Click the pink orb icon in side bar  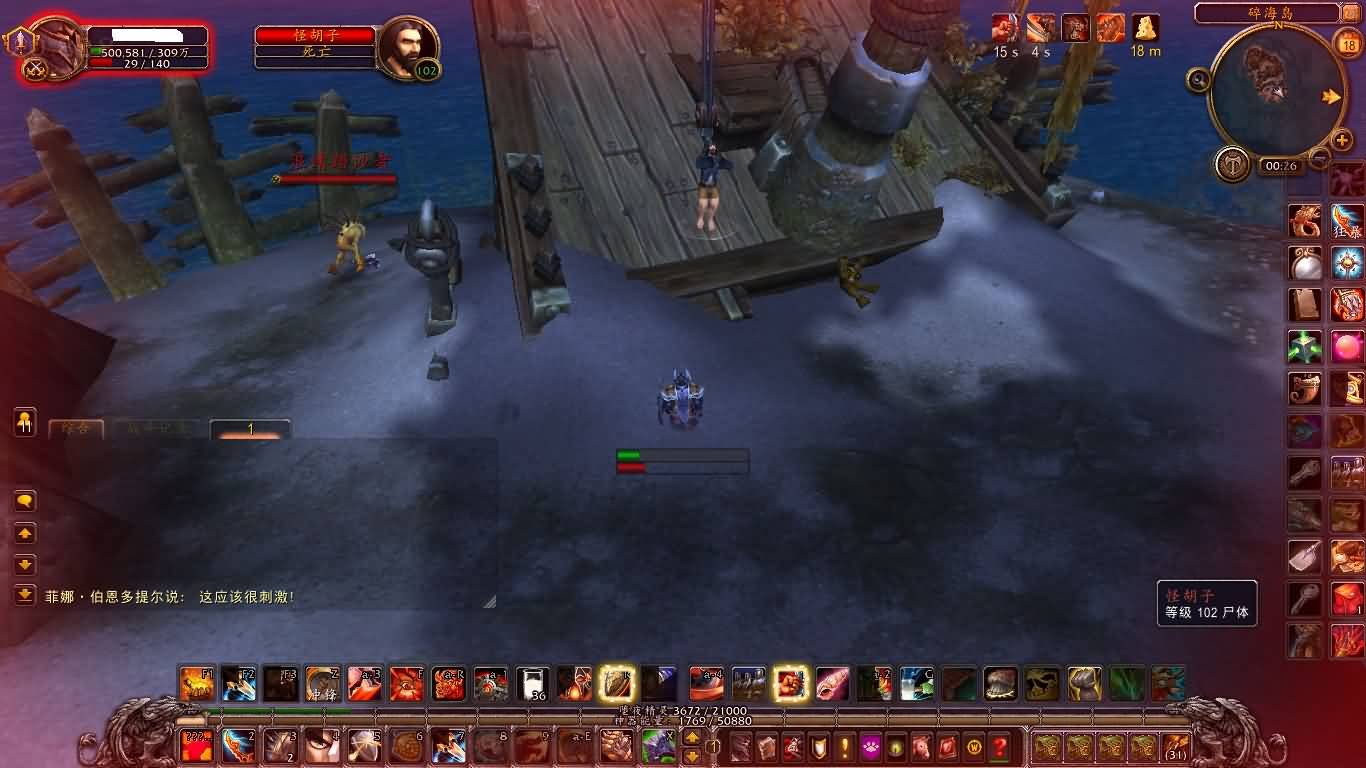click(1347, 347)
